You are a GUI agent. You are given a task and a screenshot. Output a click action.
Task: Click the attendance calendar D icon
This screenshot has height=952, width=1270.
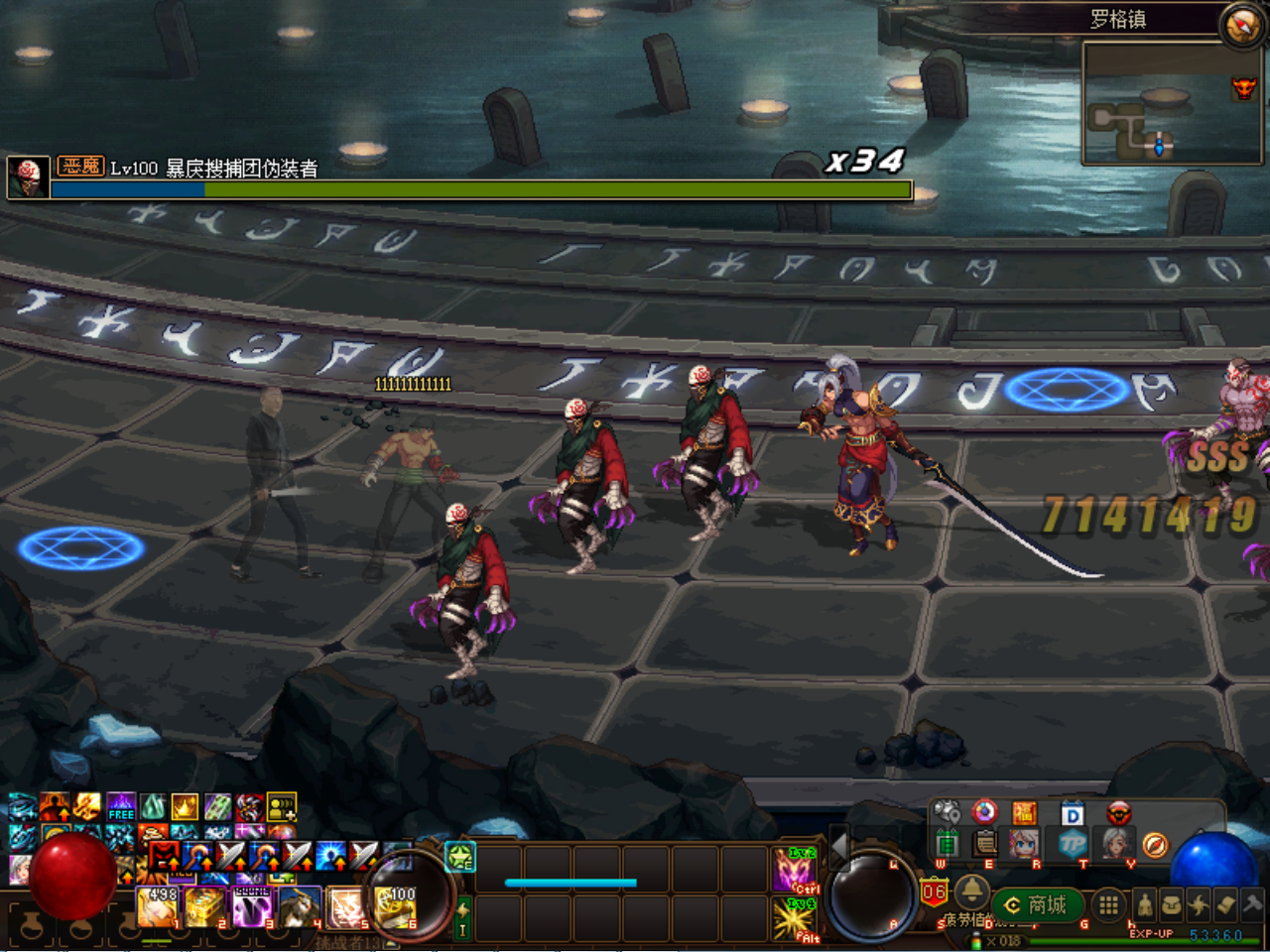[1072, 813]
